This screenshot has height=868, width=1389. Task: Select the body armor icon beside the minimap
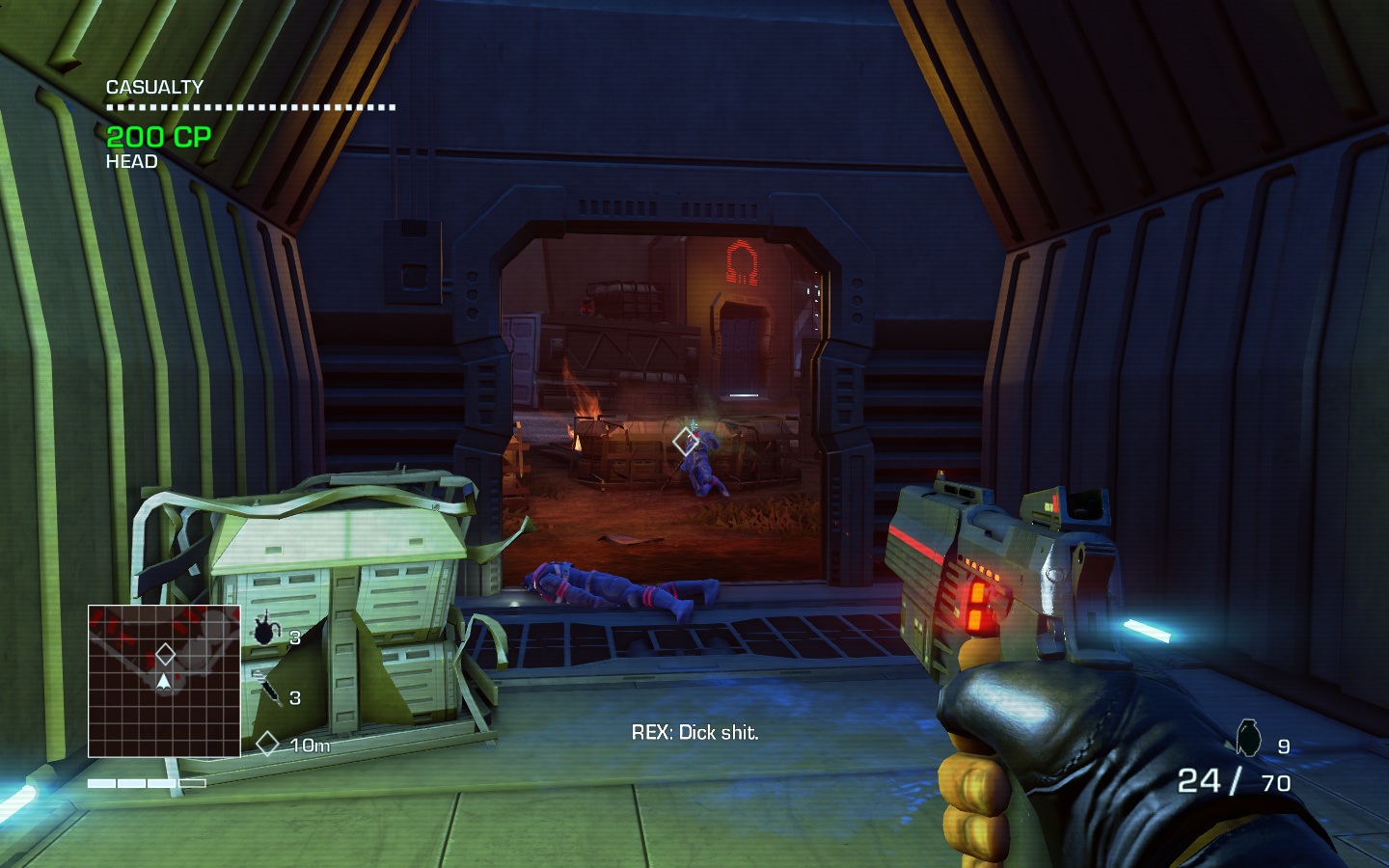[264, 632]
